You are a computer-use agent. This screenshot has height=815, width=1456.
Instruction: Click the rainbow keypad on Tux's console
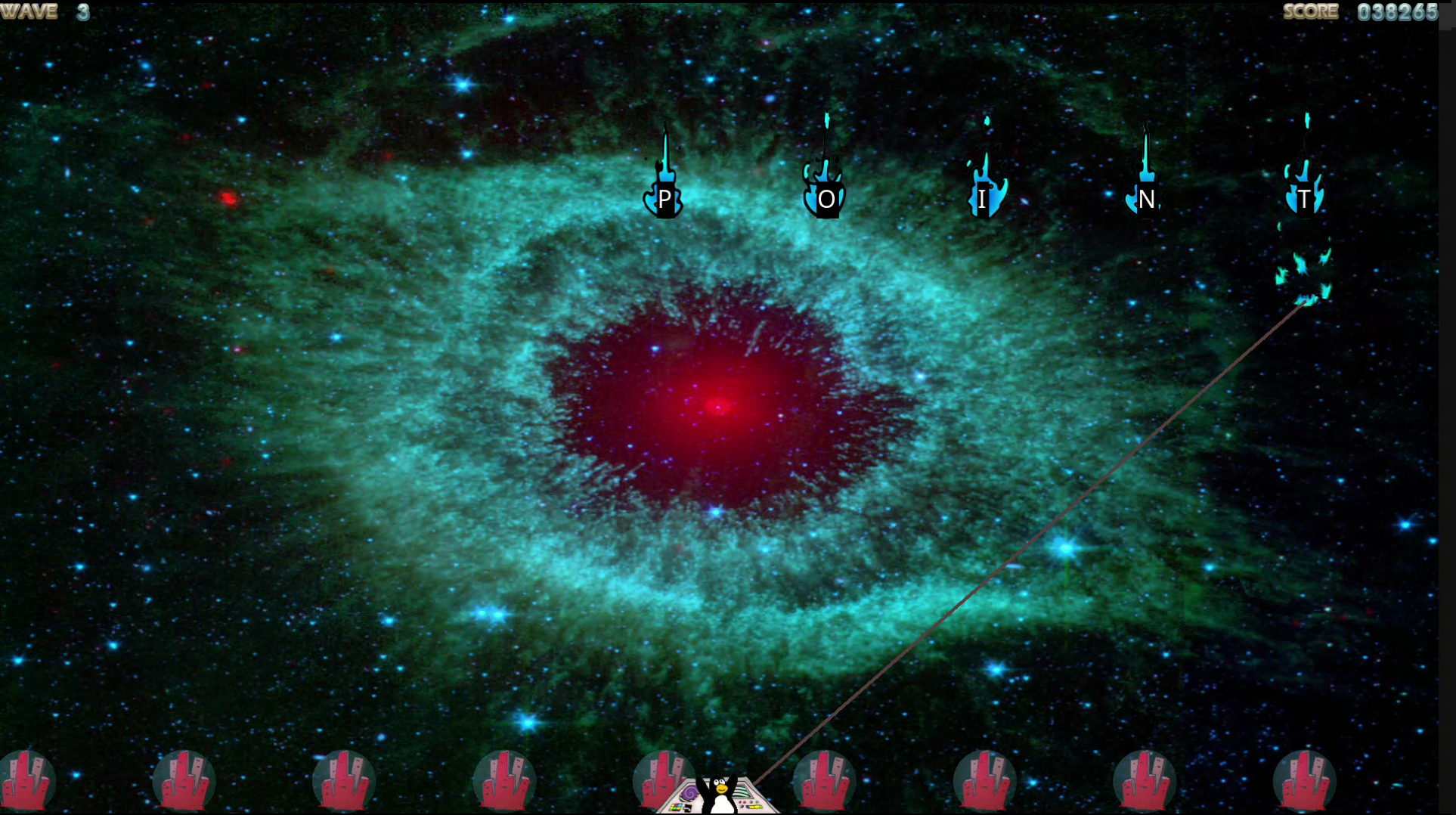tap(676, 808)
